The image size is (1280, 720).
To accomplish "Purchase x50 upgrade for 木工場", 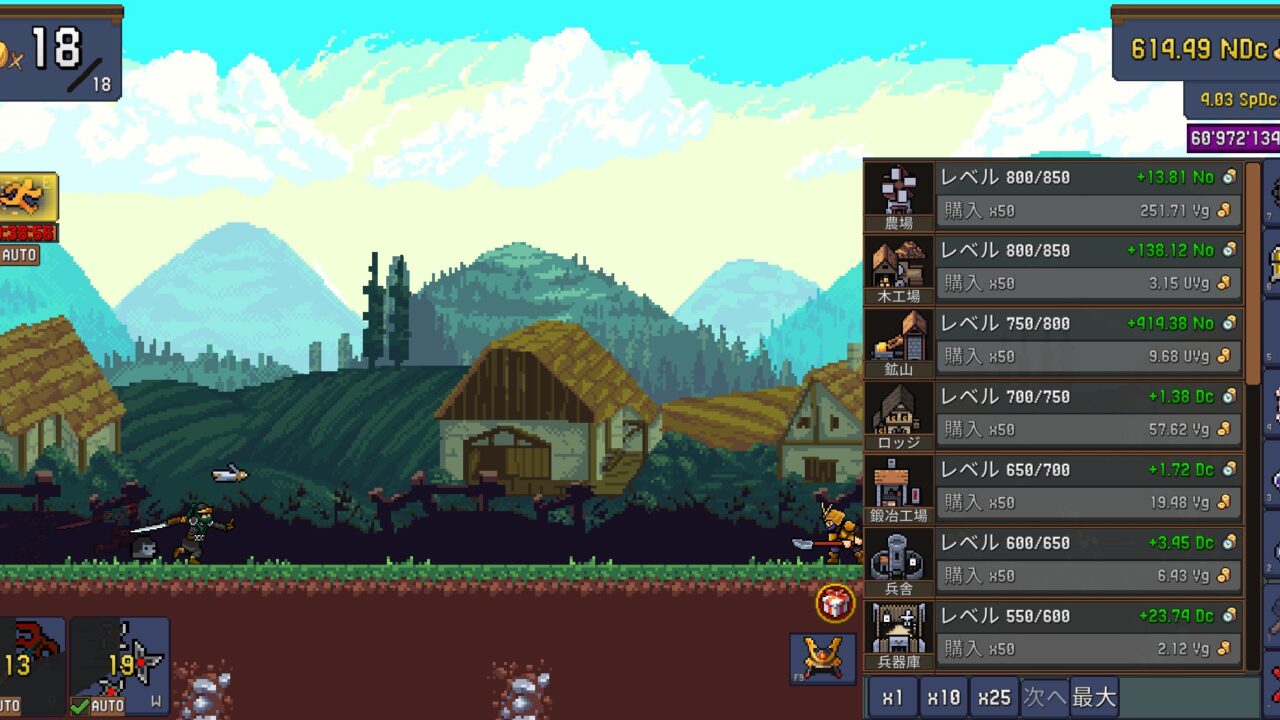I will coord(1090,284).
